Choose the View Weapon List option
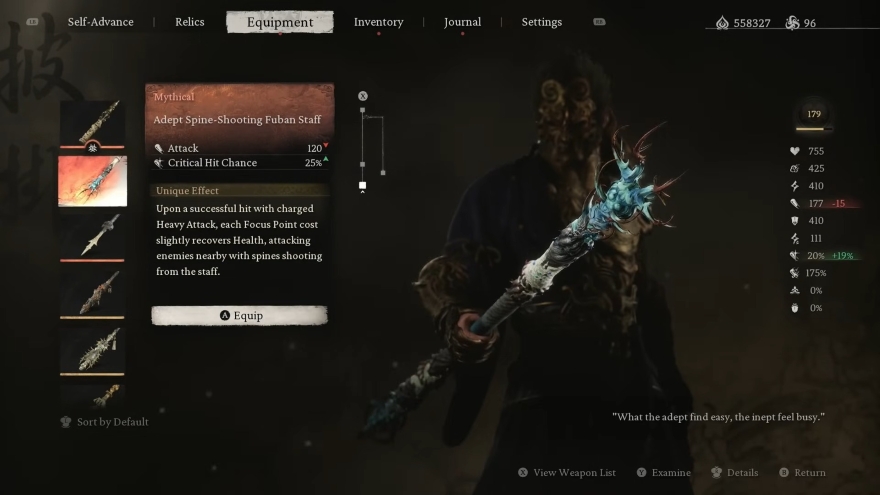This screenshot has height=495, width=880. coord(567,472)
